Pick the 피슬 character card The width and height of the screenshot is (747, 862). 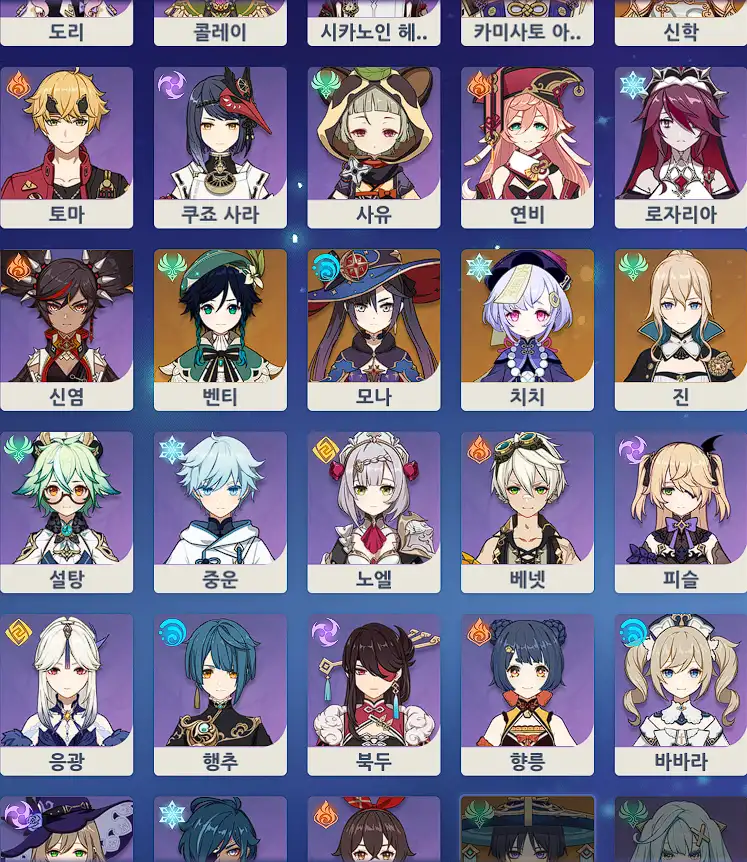click(680, 512)
